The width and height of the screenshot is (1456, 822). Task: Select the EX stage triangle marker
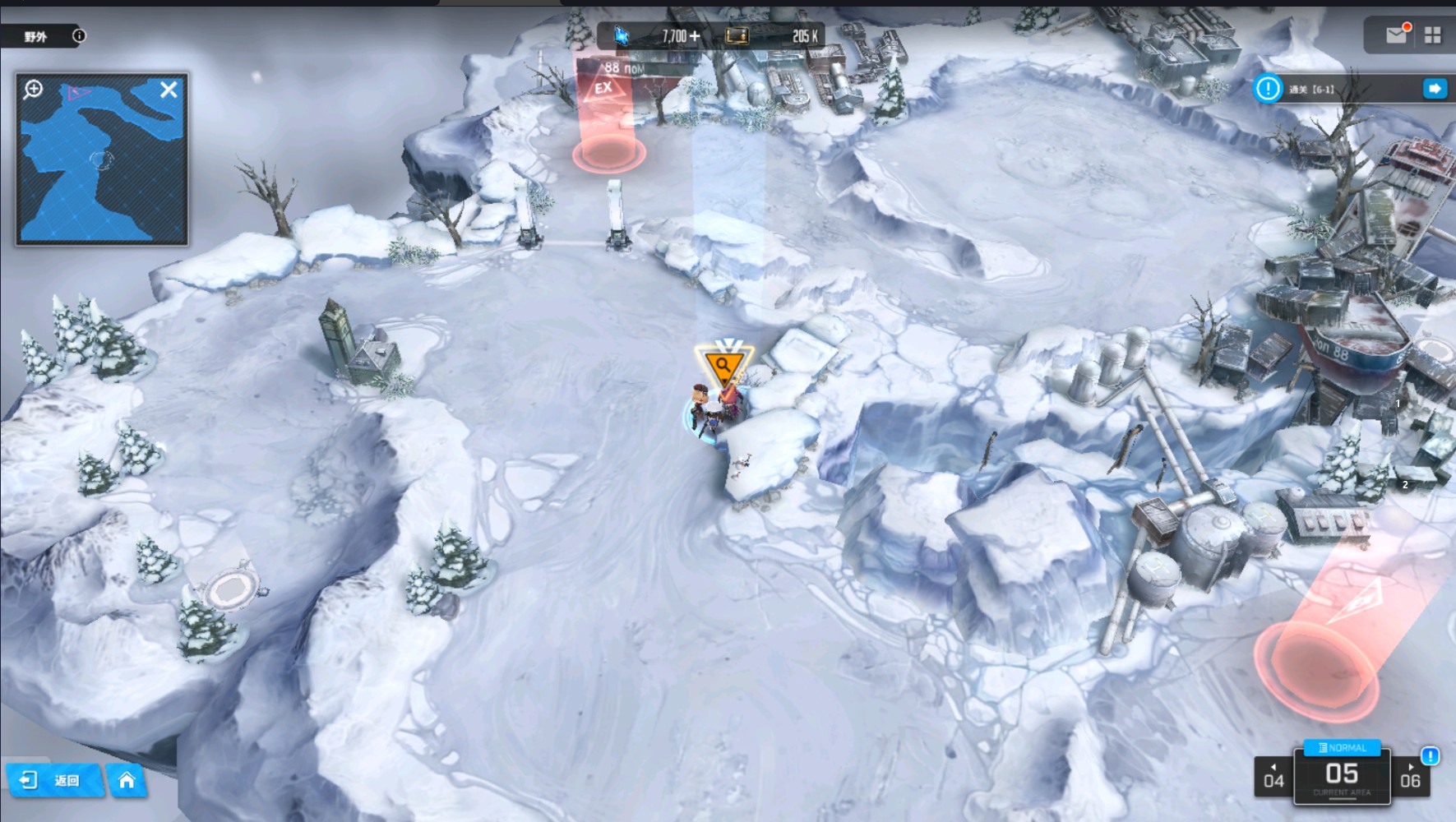pos(604,88)
